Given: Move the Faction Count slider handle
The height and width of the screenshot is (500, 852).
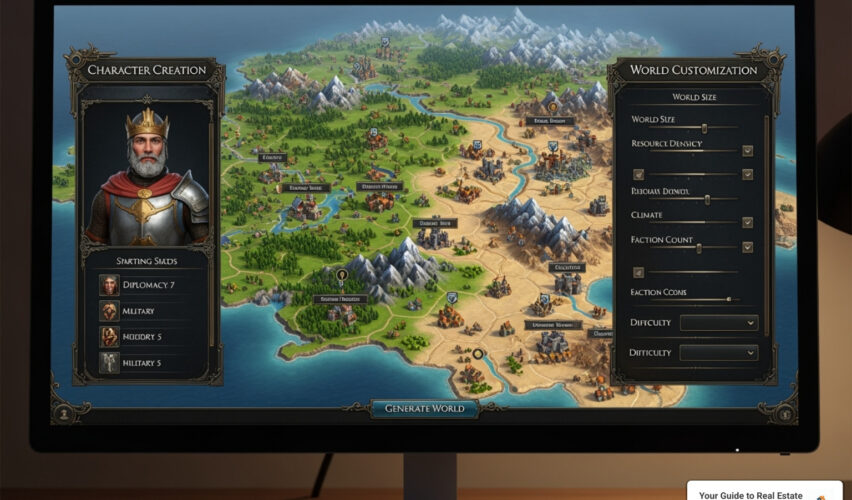Looking at the screenshot, I should (699, 248).
